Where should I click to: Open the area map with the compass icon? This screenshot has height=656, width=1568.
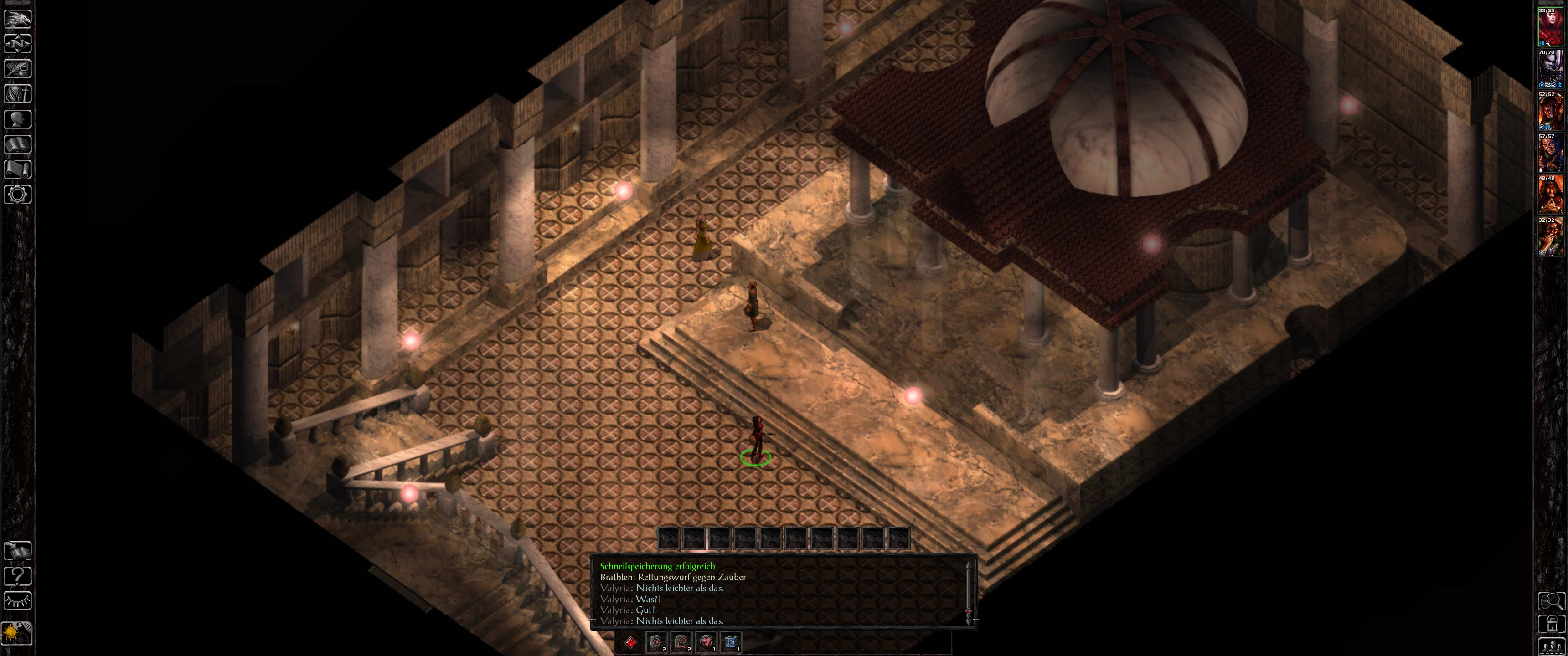[x=18, y=44]
